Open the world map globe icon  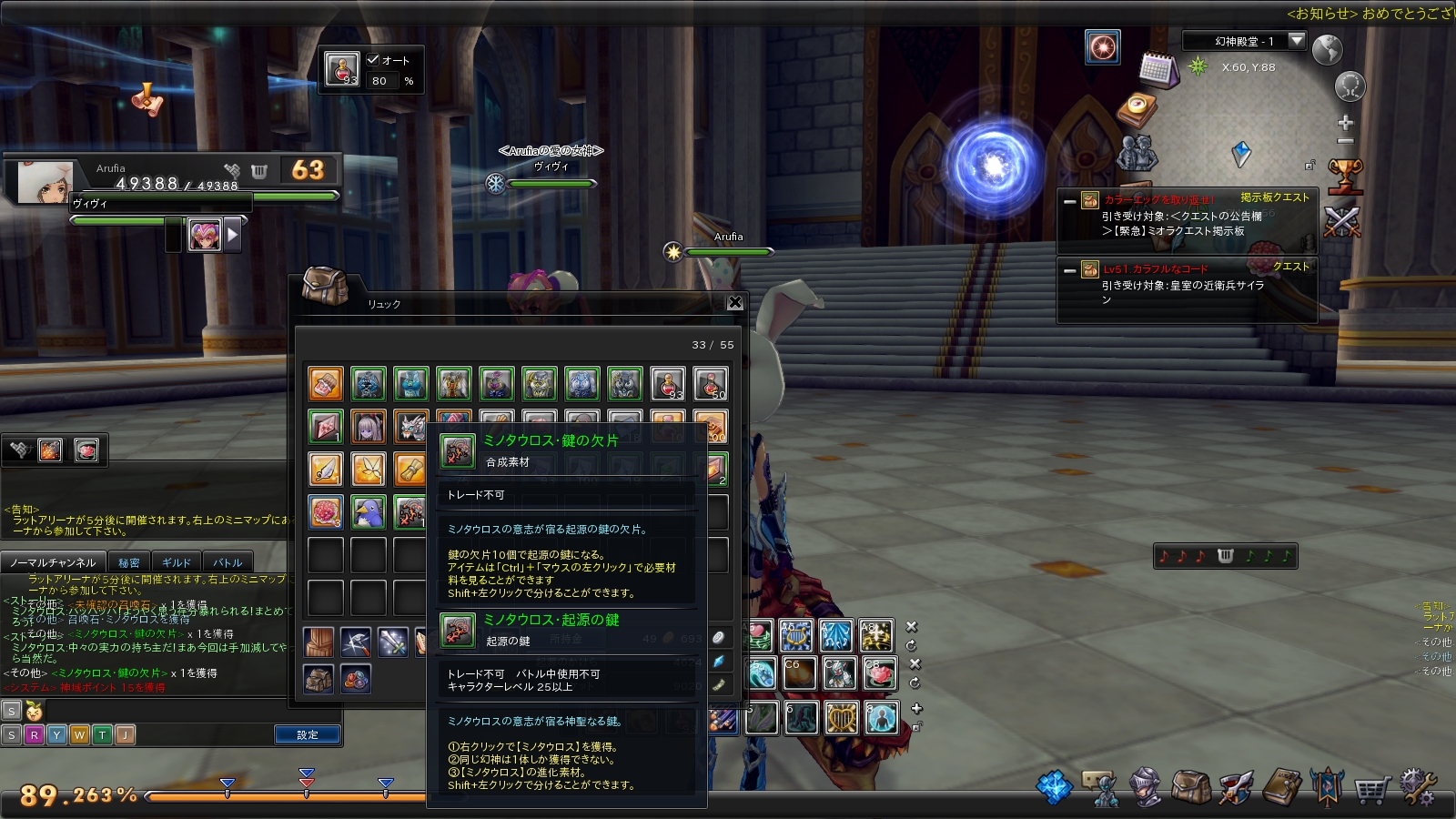coord(1327,49)
